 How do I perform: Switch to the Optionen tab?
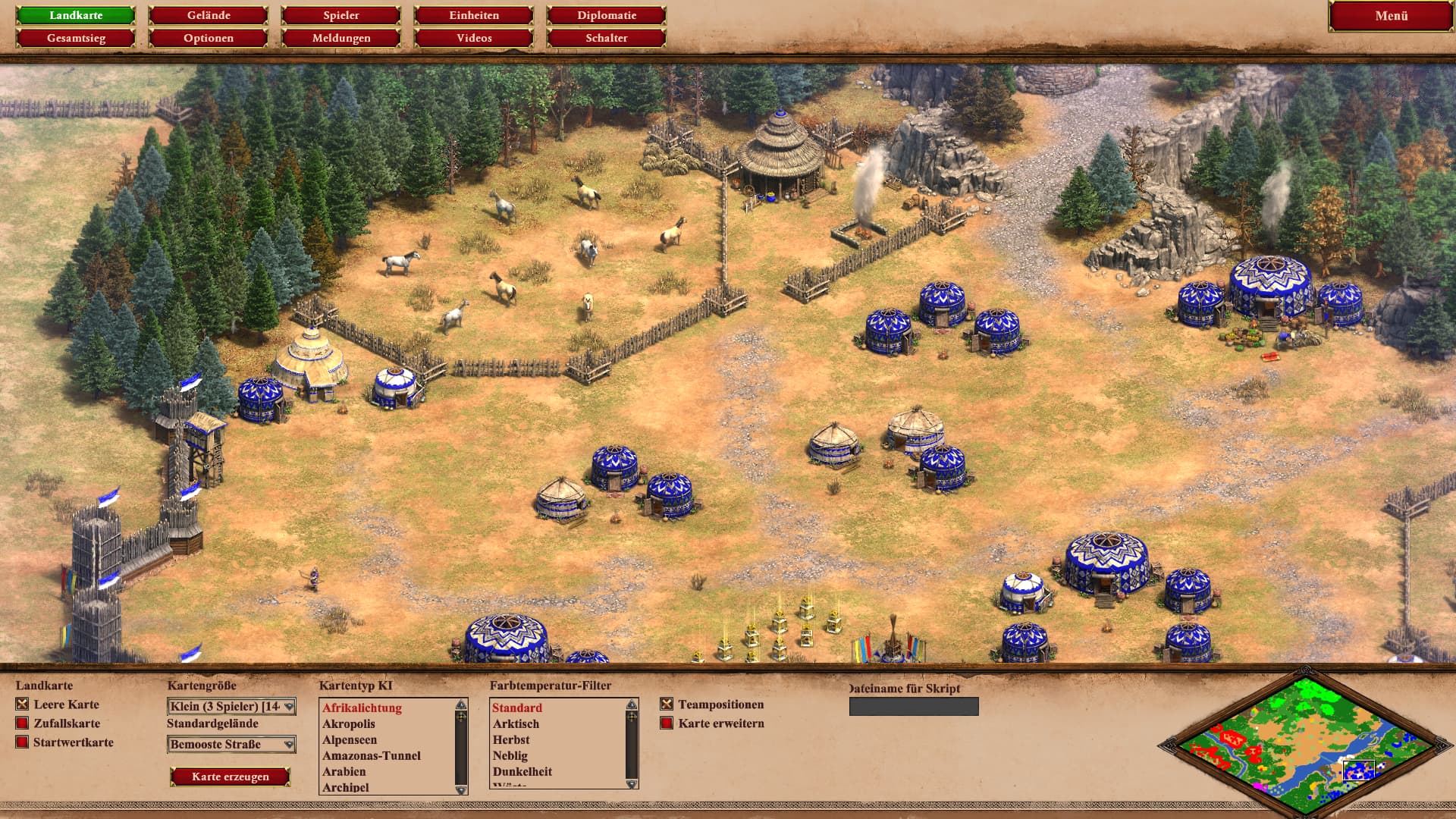209,38
